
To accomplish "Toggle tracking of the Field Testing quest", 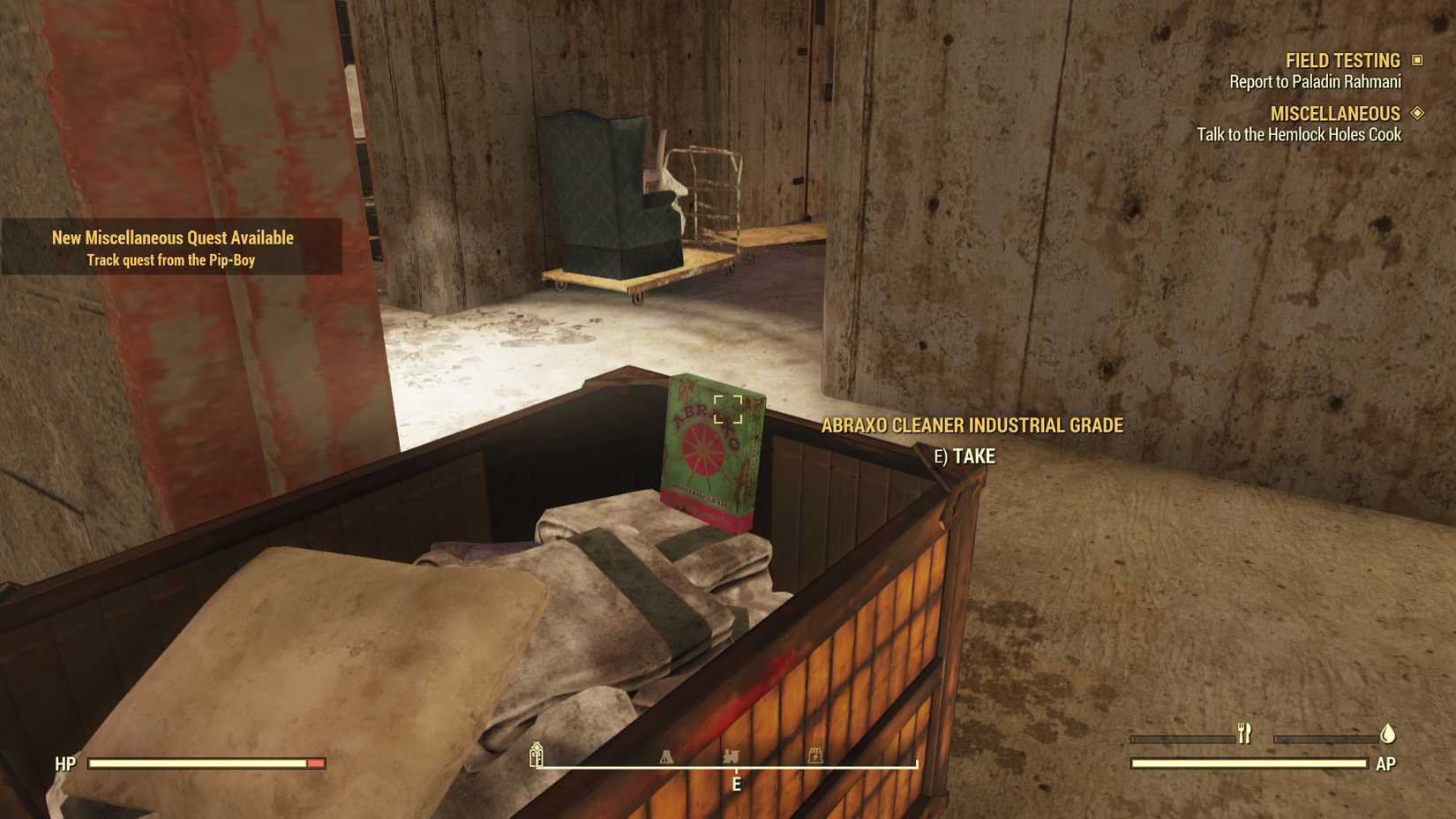I will (x=1419, y=60).
